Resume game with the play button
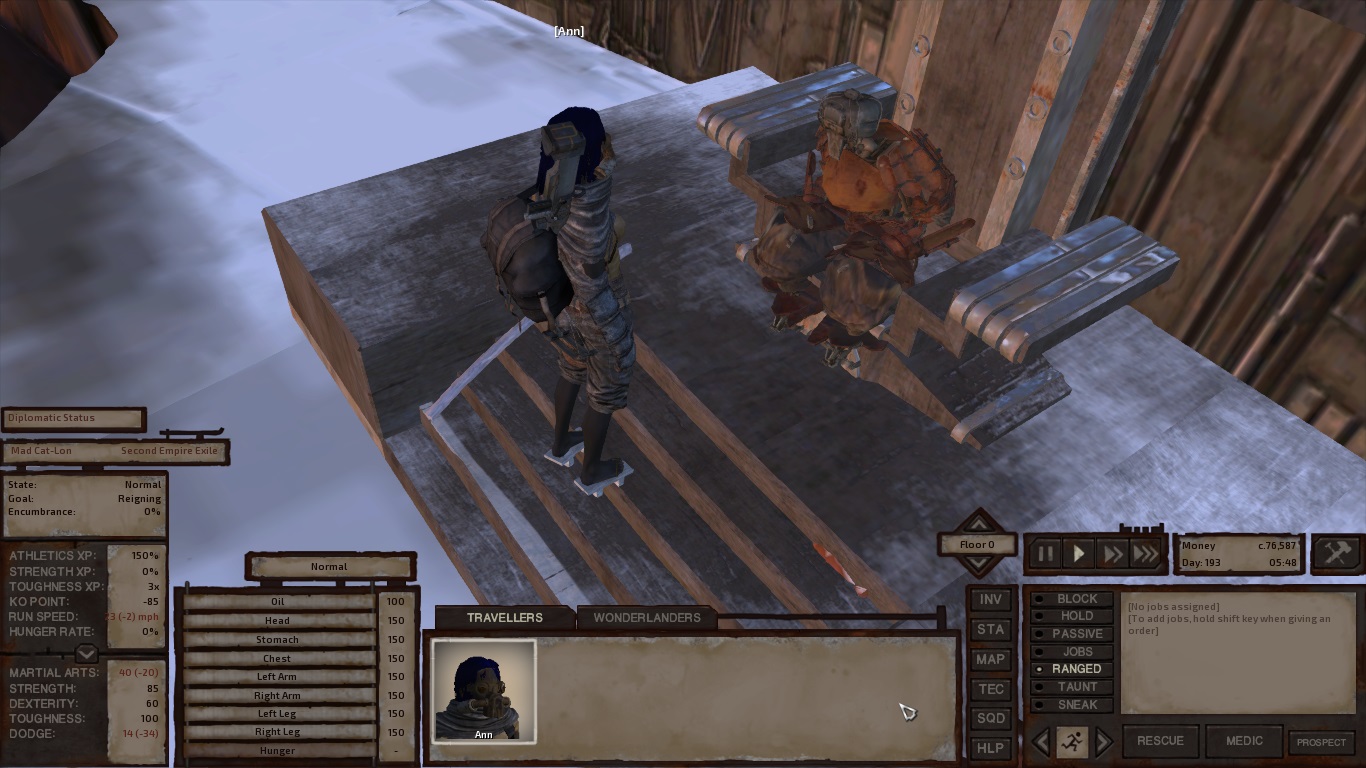The image size is (1366, 768). [1078, 553]
